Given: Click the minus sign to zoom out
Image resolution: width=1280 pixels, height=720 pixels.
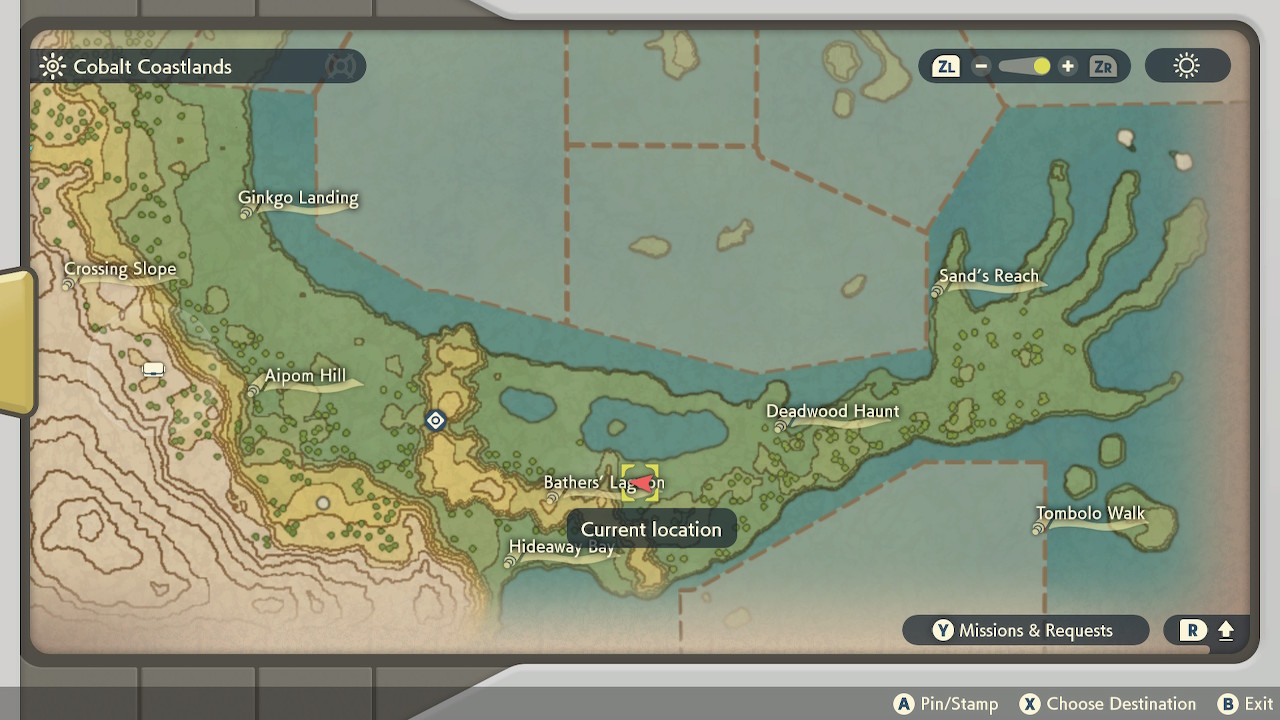Looking at the screenshot, I should 981,66.
